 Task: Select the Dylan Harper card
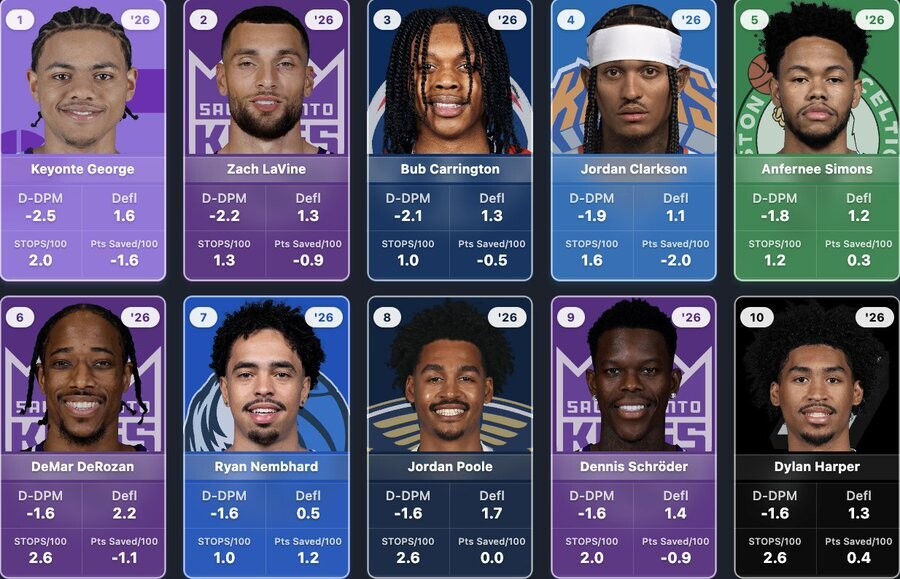[x=817, y=437]
